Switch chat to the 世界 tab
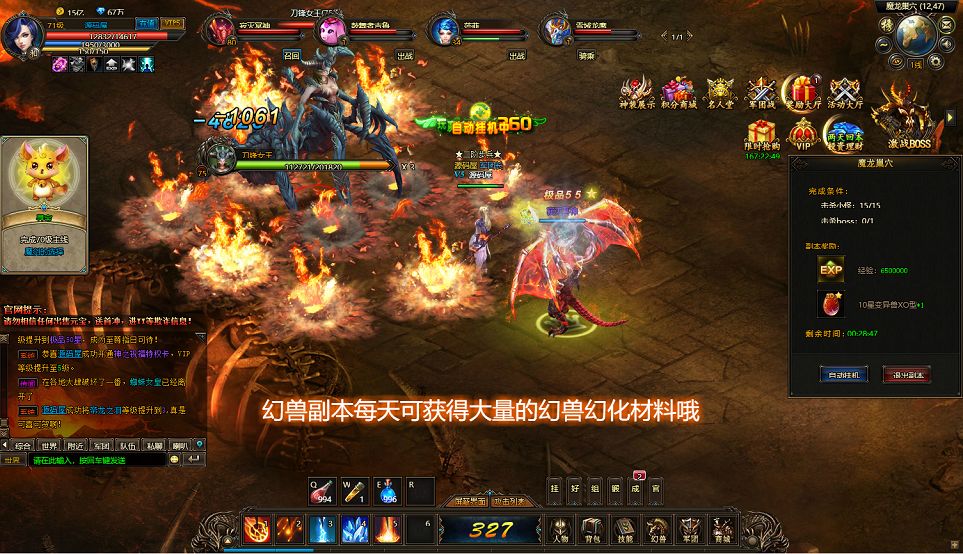 [x=49, y=446]
